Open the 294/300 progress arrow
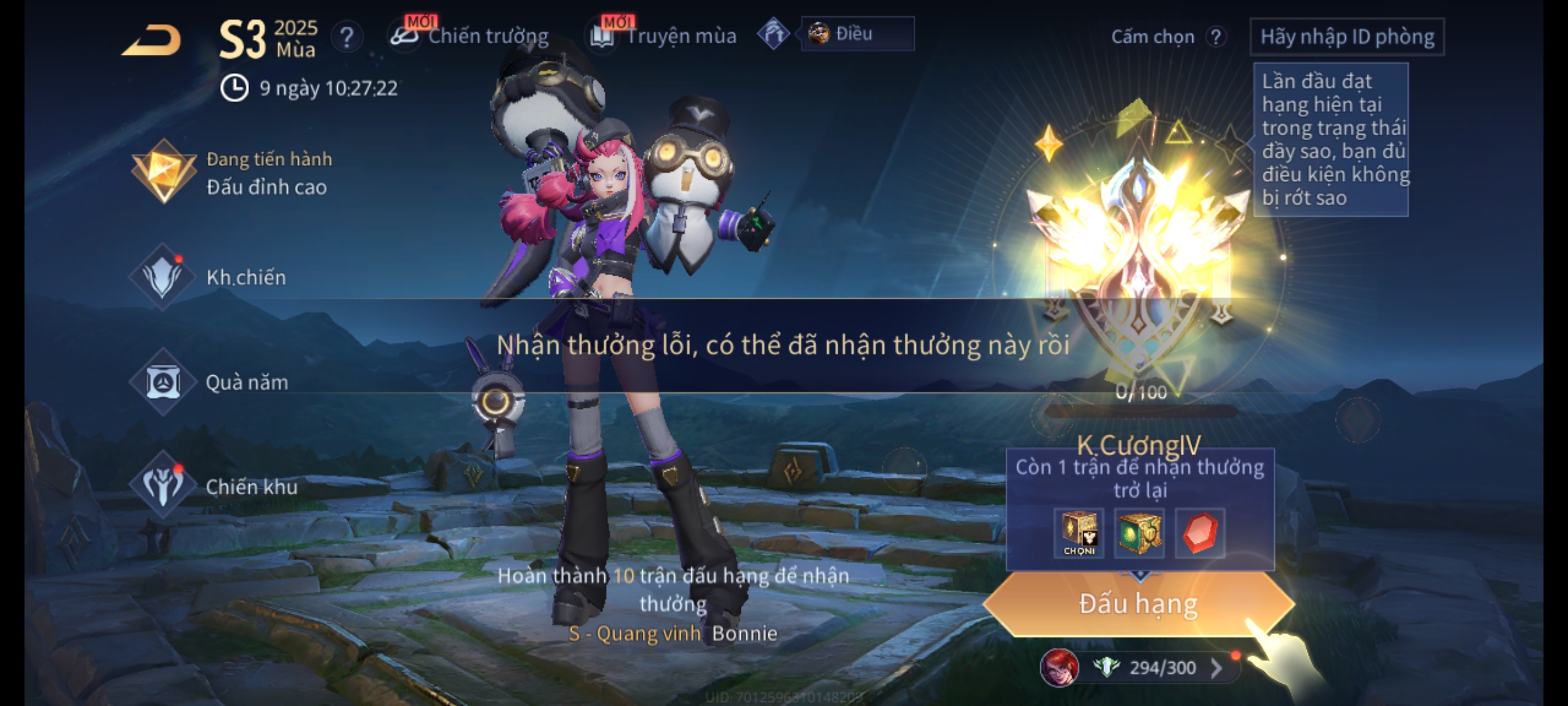The height and width of the screenshot is (706, 1568). click(x=1217, y=668)
